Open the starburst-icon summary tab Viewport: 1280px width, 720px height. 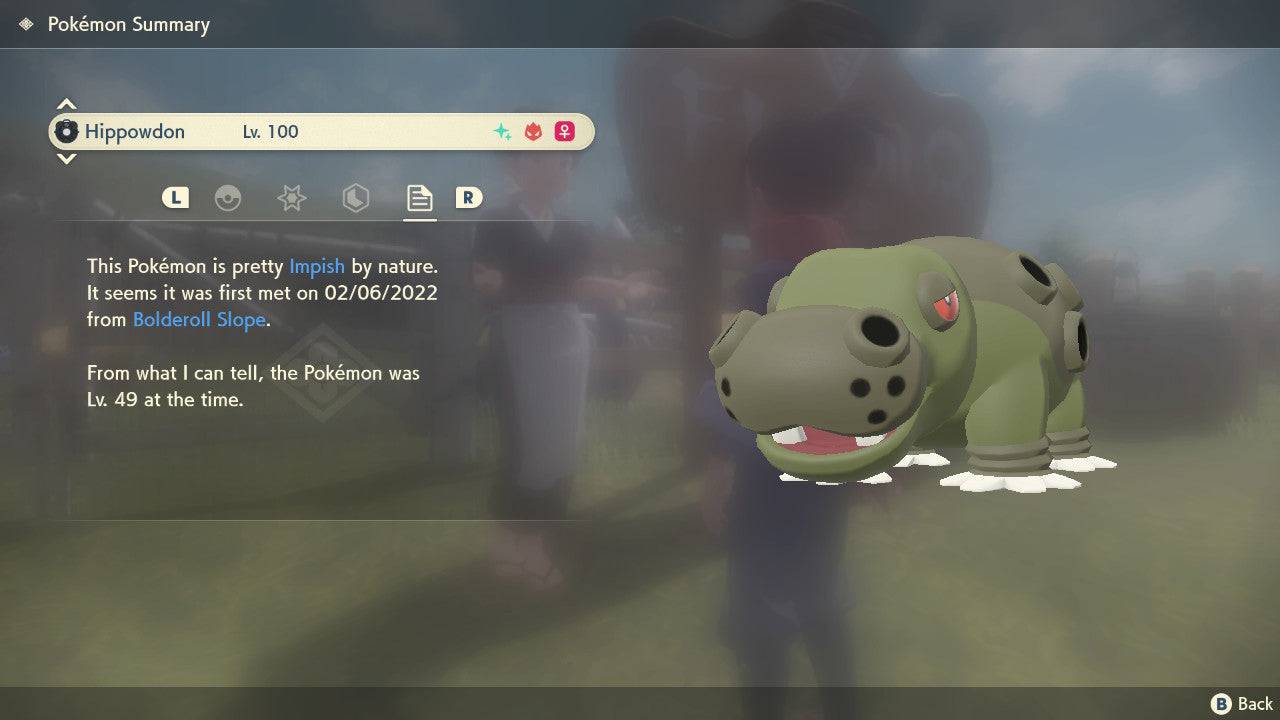[291, 198]
